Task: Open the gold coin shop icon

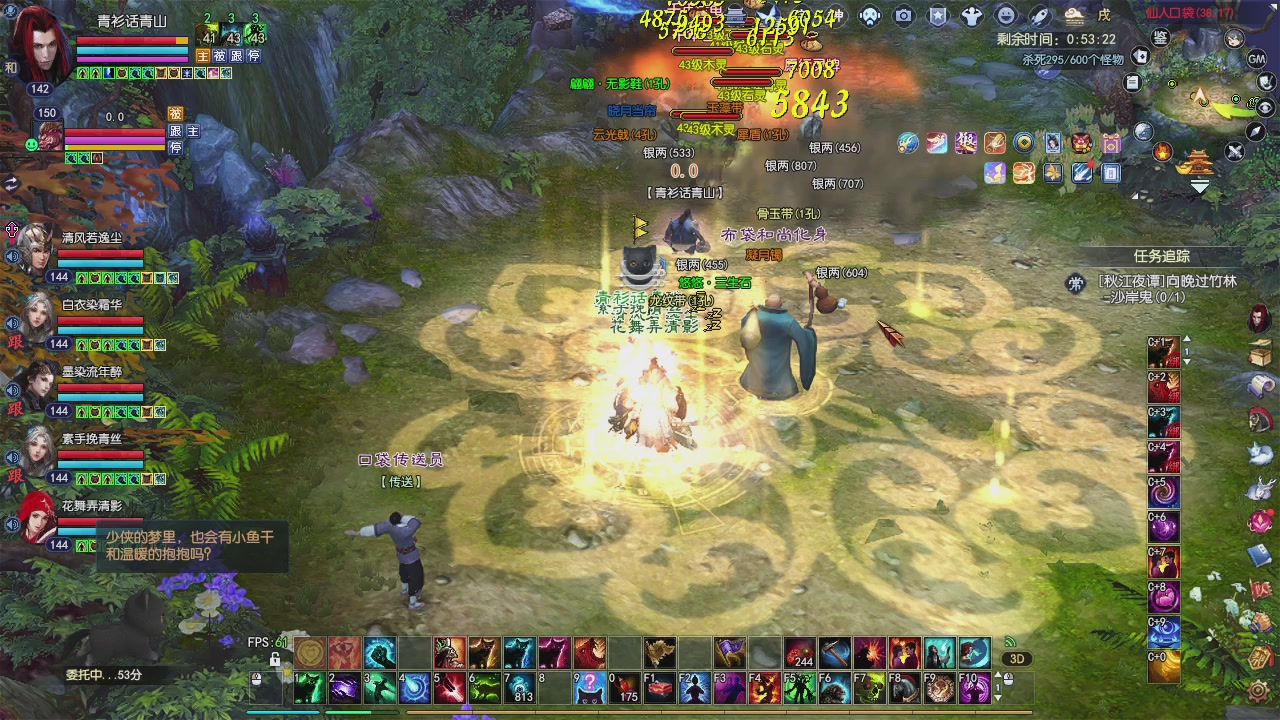Action: click(1024, 143)
